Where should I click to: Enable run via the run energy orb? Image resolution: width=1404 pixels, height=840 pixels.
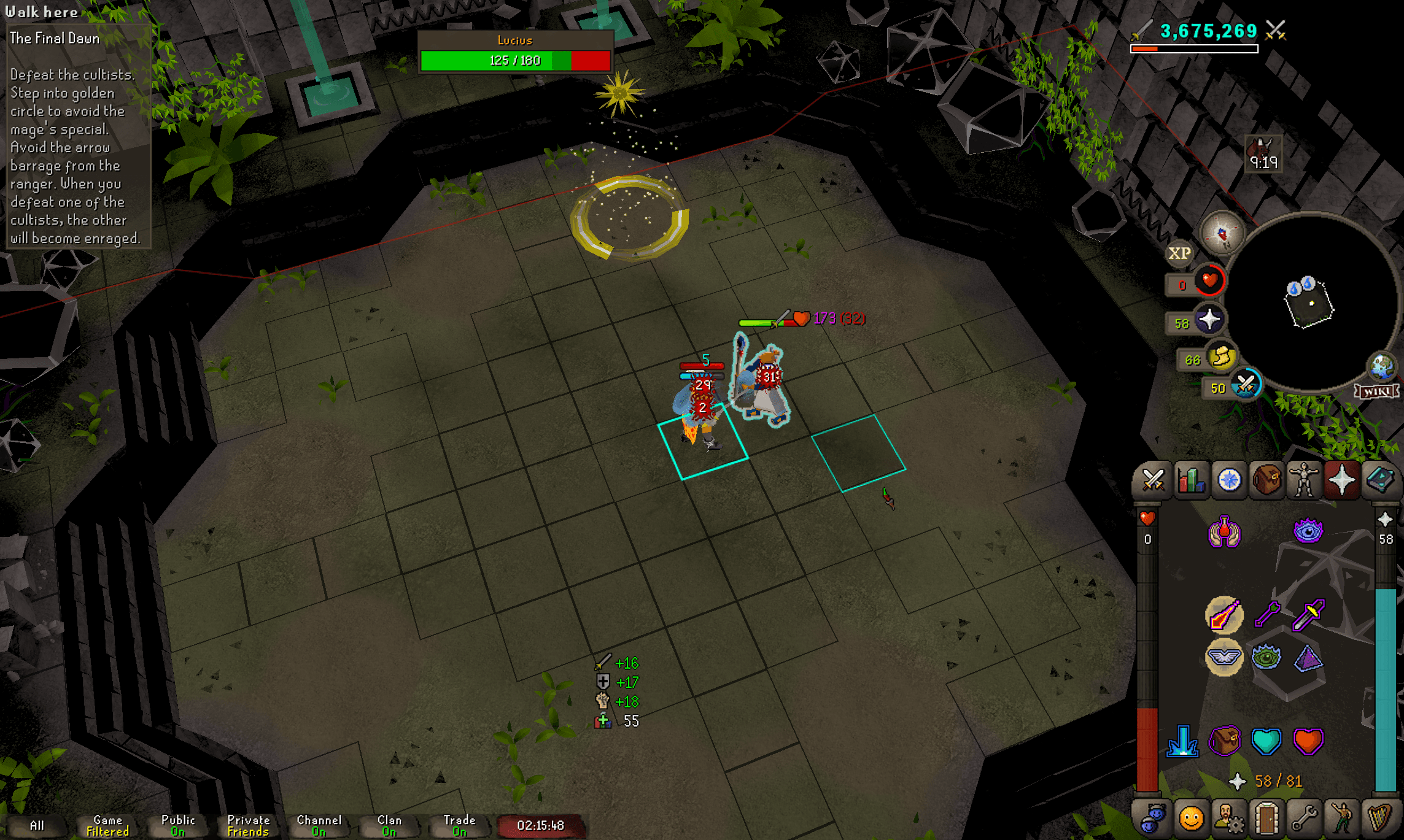pyautogui.click(x=1221, y=357)
